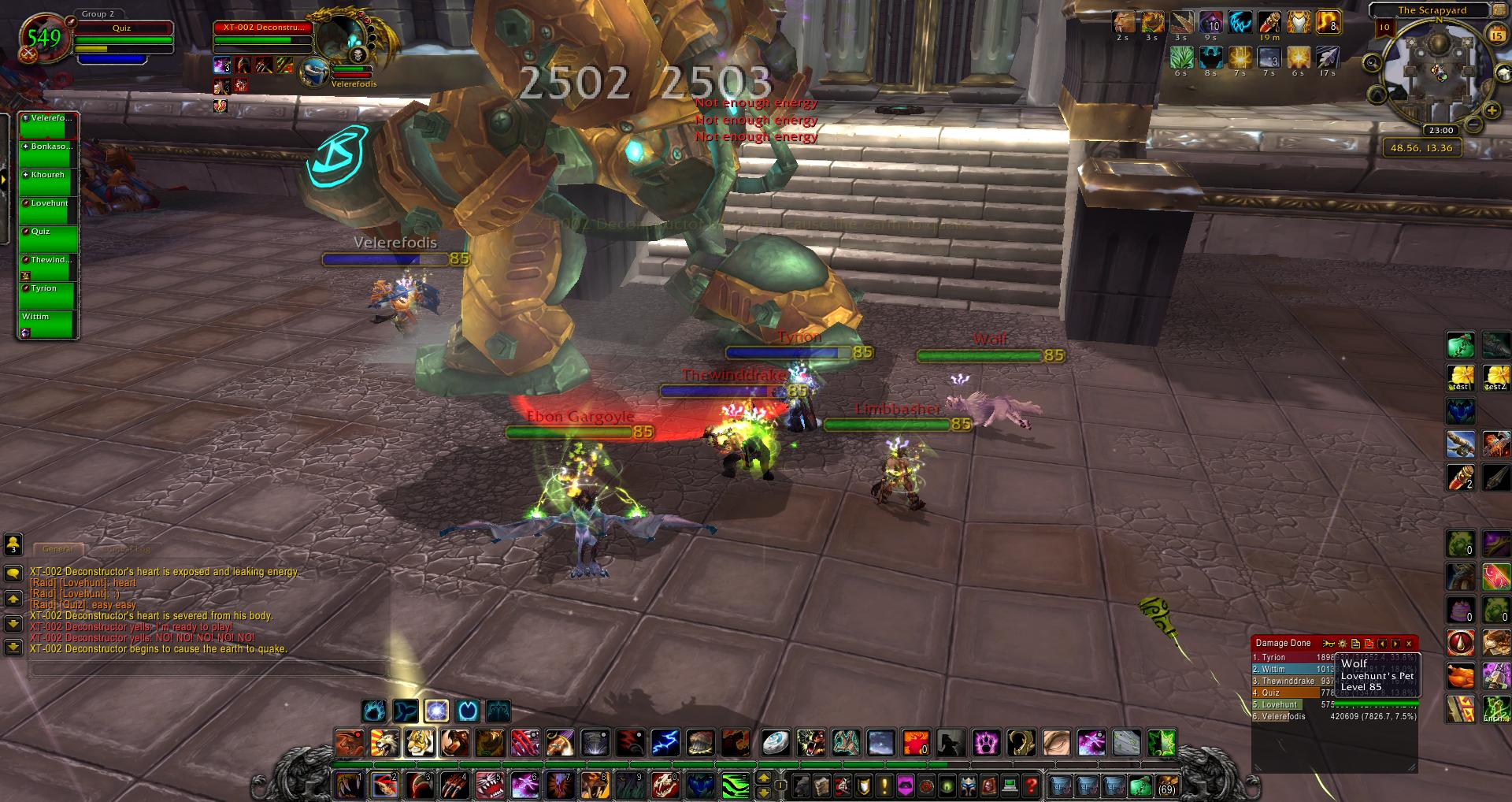Open damage meter settings gear
The height and width of the screenshot is (802, 1512).
point(1343,644)
